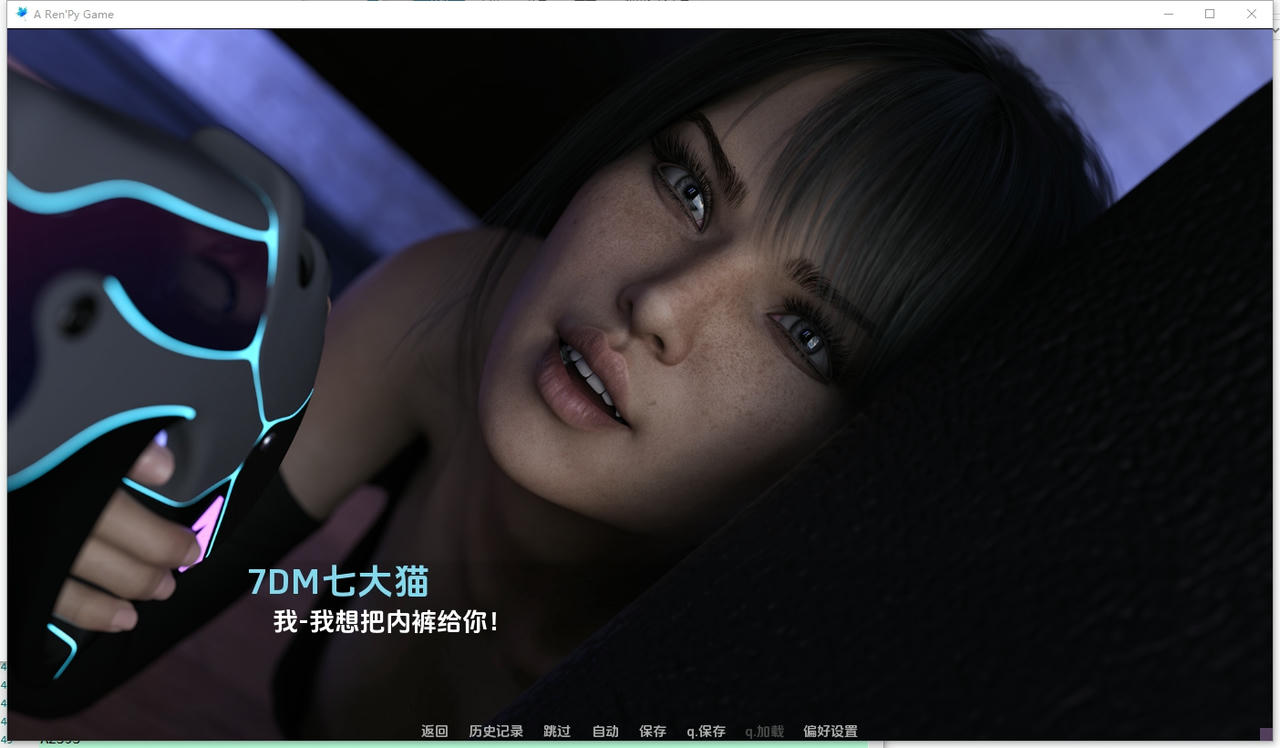Minimize the A Ren'Py Game window

[1168, 13]
